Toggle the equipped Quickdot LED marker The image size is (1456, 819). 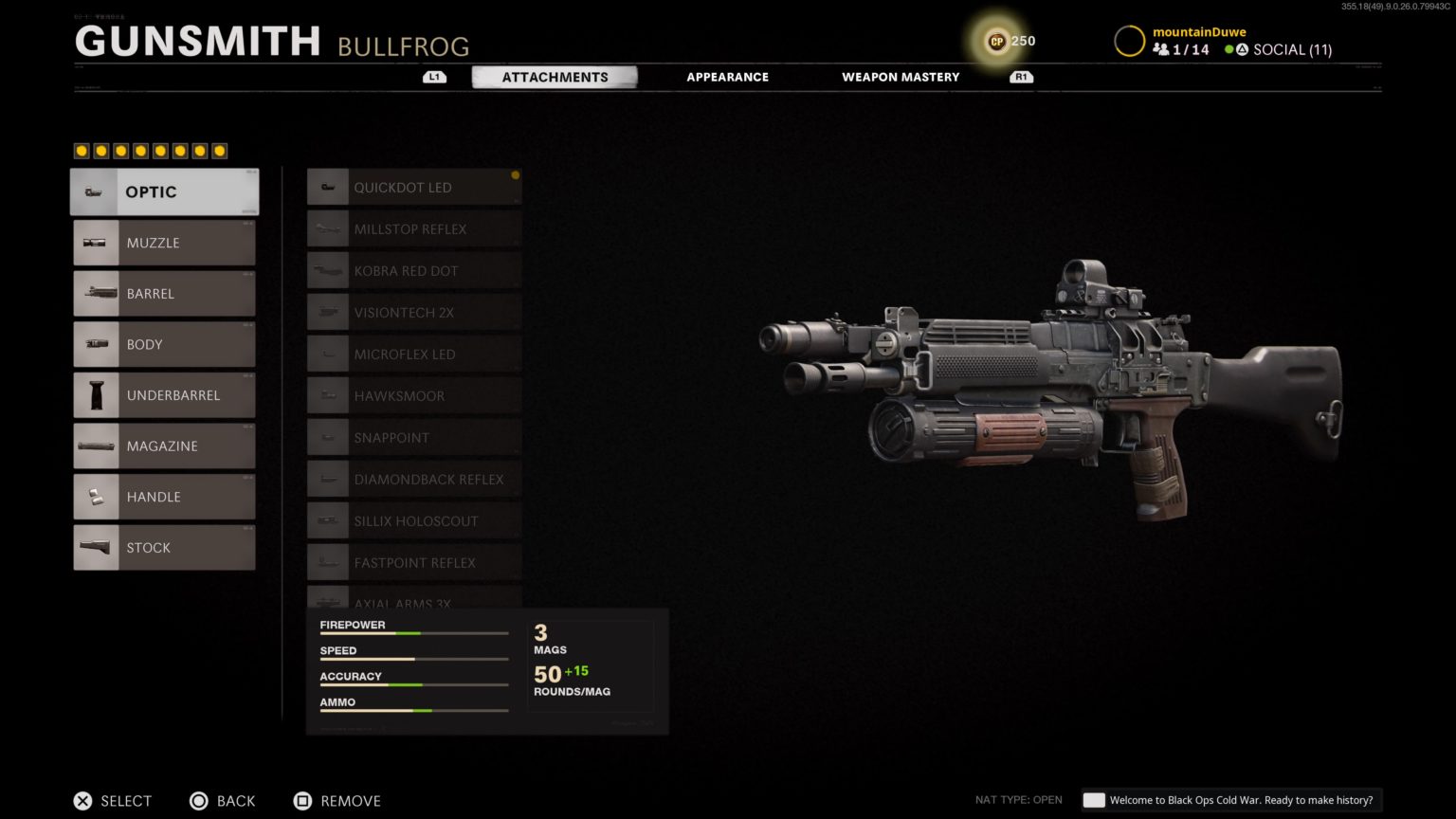(516, 174)
